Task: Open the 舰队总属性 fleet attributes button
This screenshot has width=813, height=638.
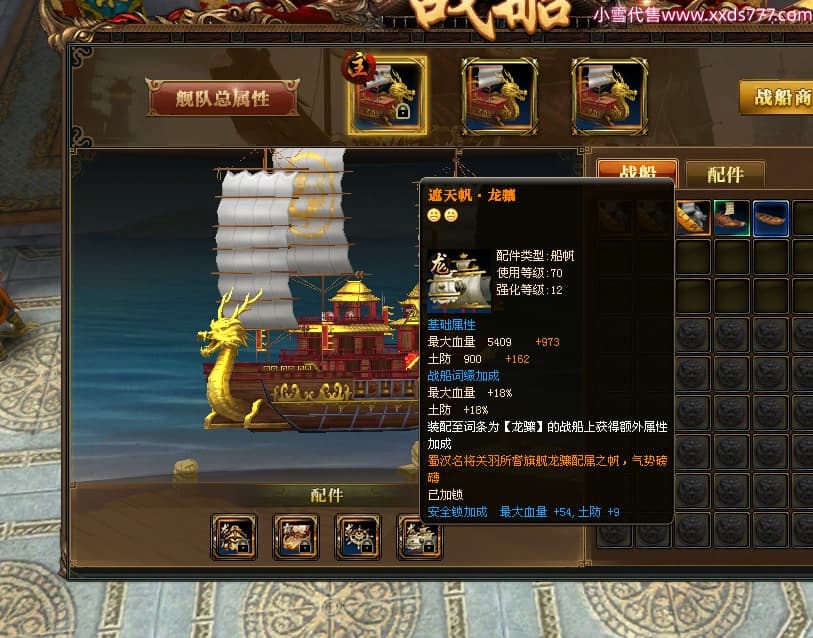Action: tap(222, 98)
